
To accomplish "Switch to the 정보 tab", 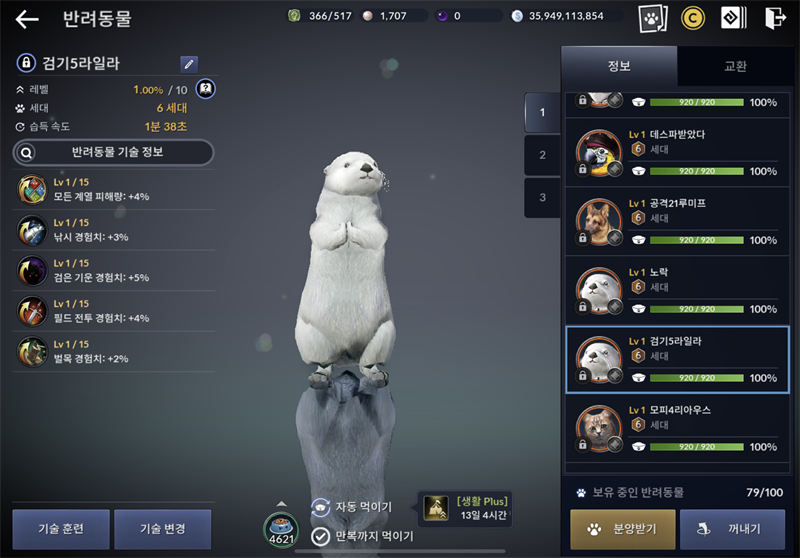I will (619, 66).
